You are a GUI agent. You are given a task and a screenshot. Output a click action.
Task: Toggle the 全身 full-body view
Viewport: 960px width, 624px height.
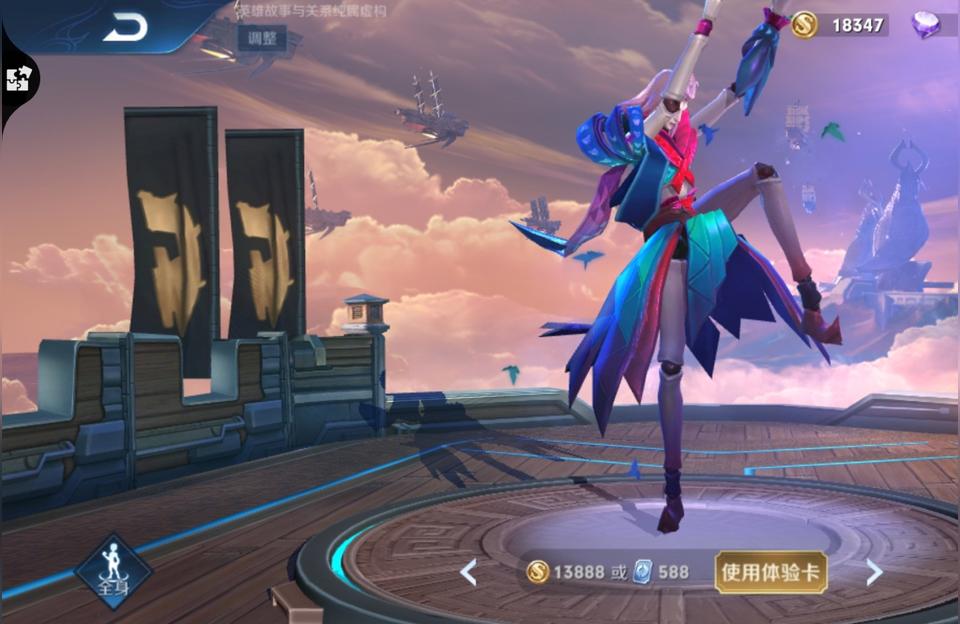(113, 572)
